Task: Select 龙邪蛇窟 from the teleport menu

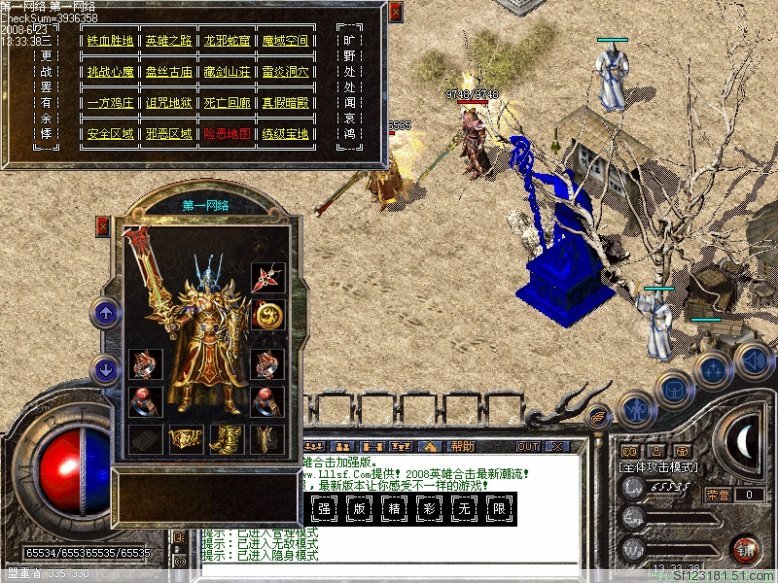Action: (228, 41)
